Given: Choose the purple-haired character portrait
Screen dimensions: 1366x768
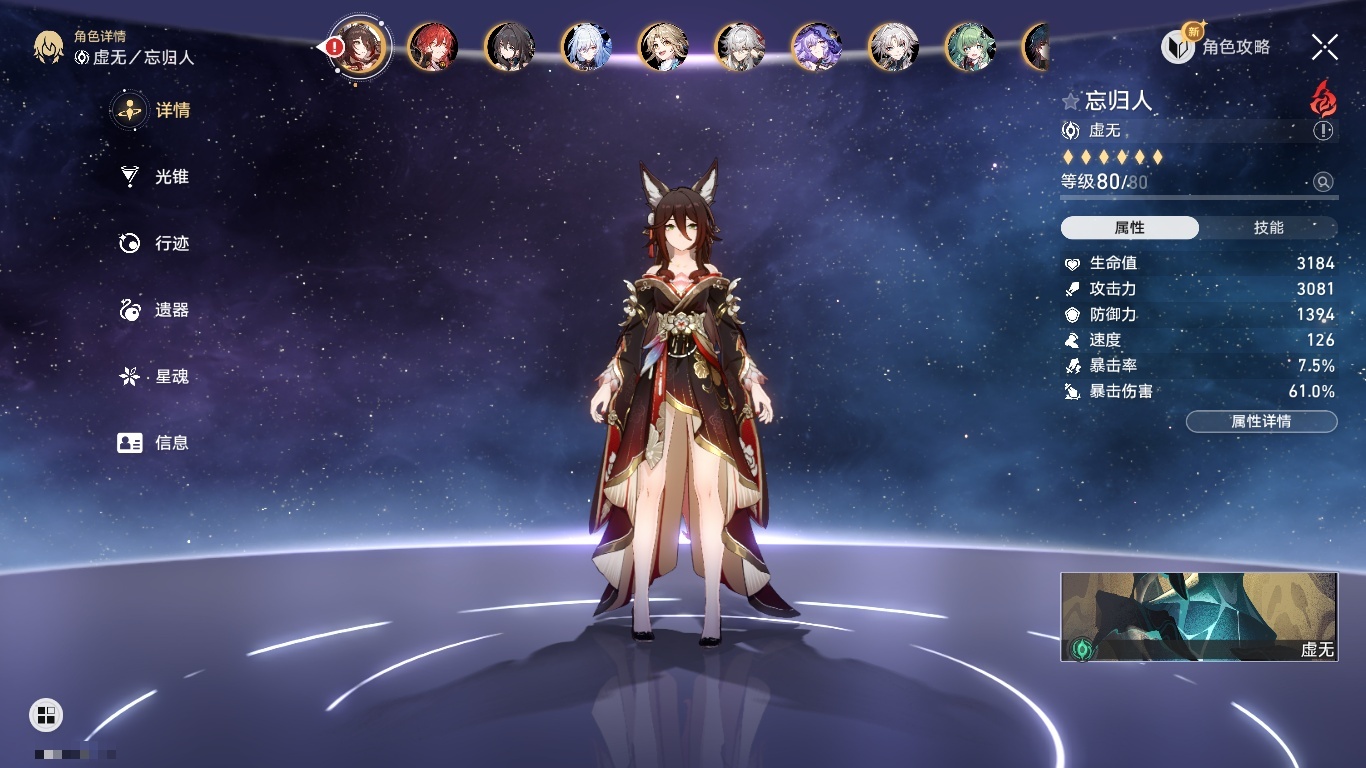Looking at the screenshot, I should pos(816,47).
